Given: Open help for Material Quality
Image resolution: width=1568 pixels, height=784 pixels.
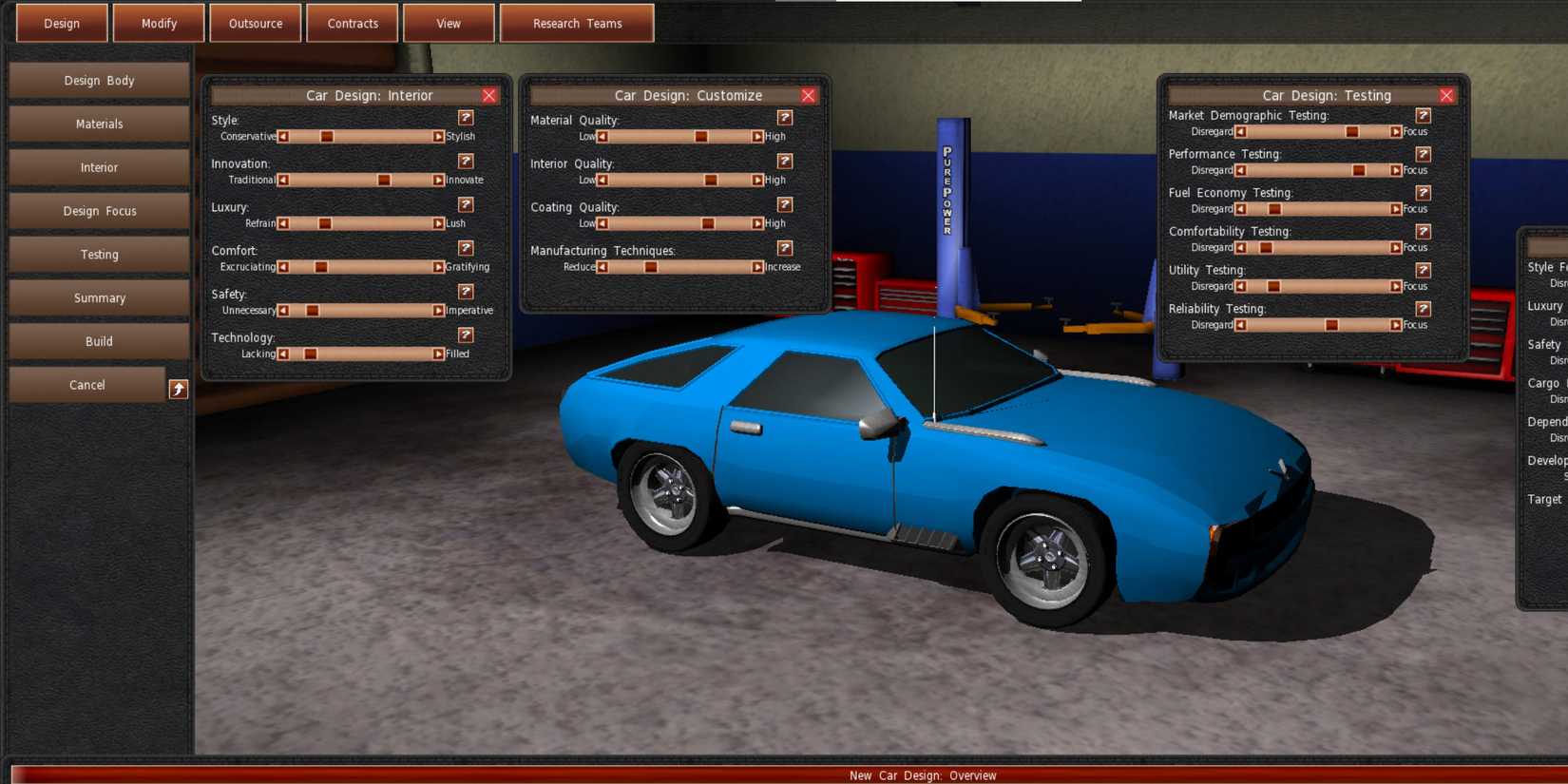Looking at the screenshot, I should (785, 118).
